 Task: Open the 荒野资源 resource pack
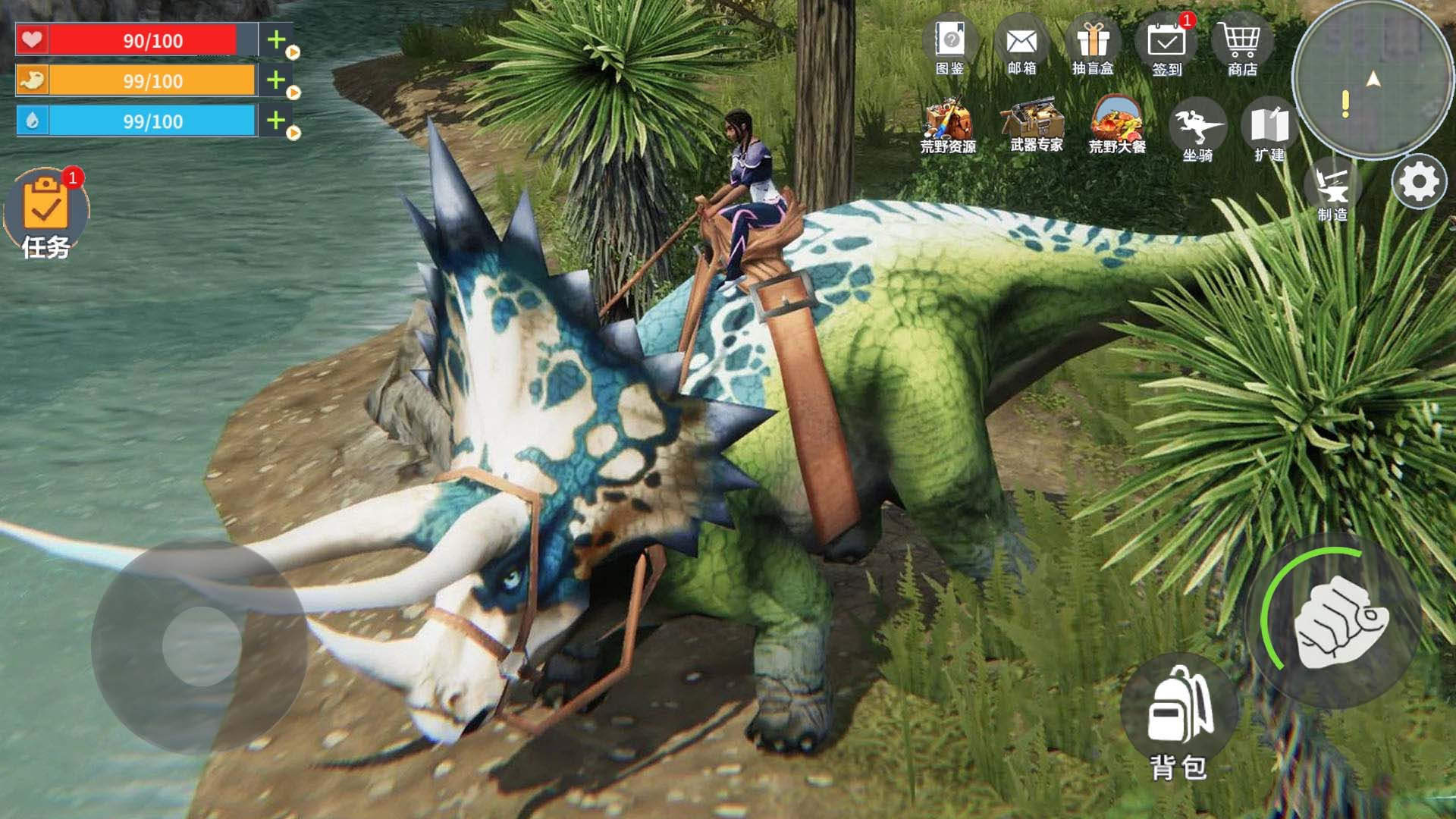(x=948, y=125)
